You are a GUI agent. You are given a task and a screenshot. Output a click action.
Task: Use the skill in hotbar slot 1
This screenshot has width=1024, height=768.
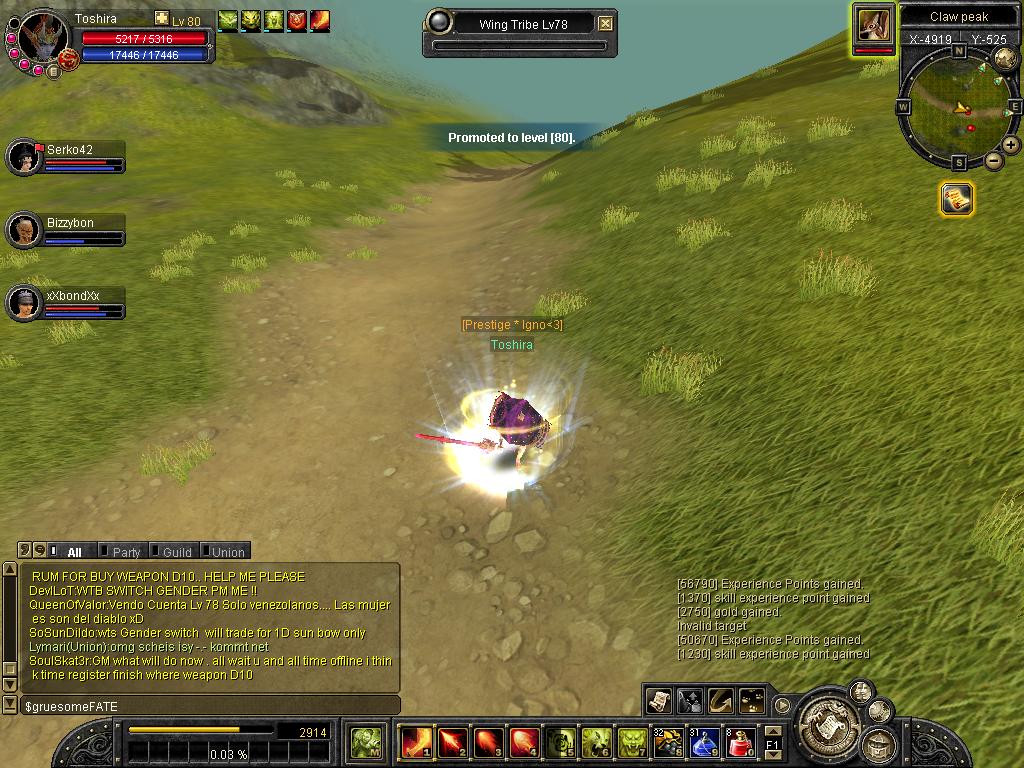pos(415,742)
